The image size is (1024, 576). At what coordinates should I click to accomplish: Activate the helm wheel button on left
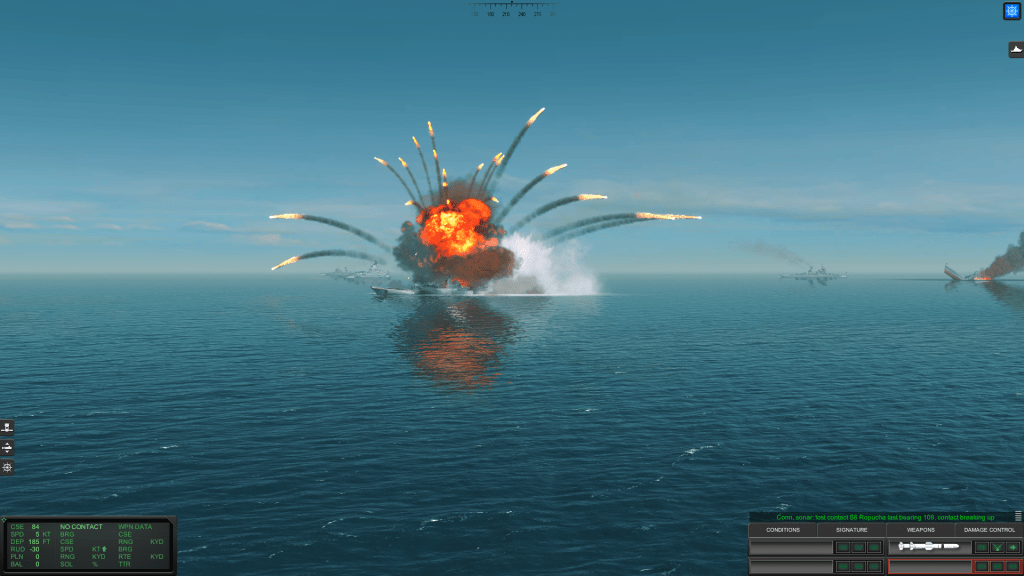pyautogui.click(x=8, y=467)
